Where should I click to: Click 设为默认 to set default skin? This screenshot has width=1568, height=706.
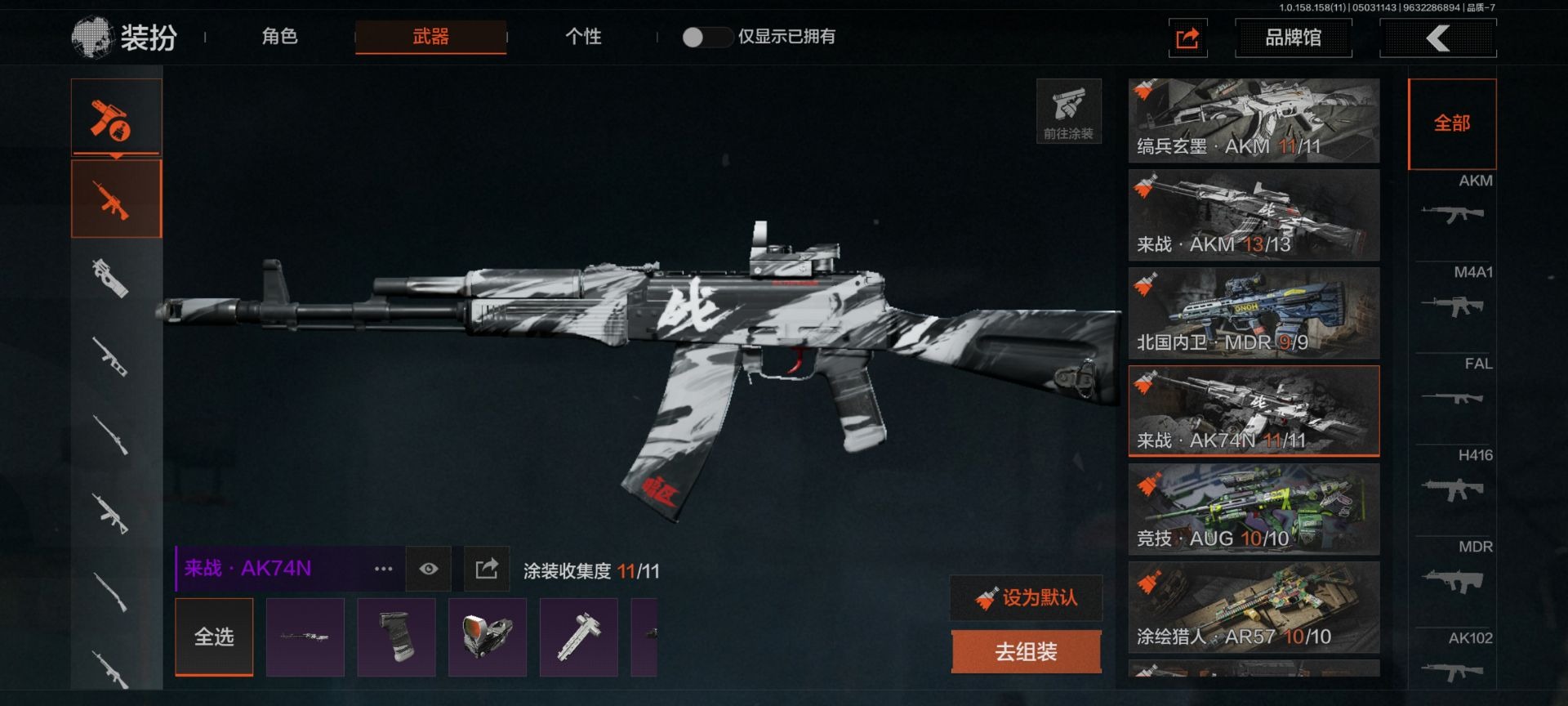tap(1027, 598)
